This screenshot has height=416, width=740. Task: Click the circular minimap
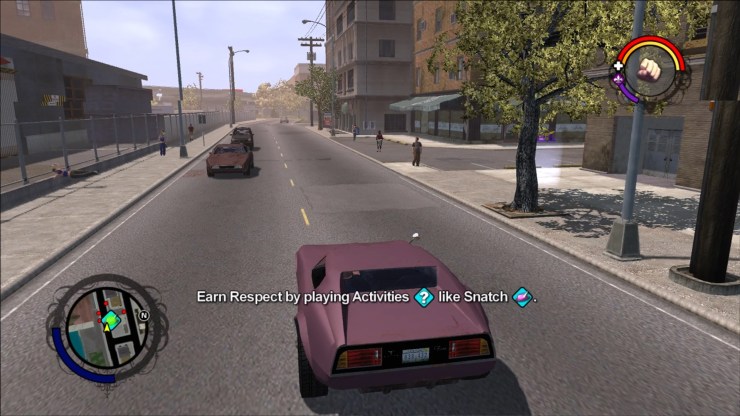106,325
